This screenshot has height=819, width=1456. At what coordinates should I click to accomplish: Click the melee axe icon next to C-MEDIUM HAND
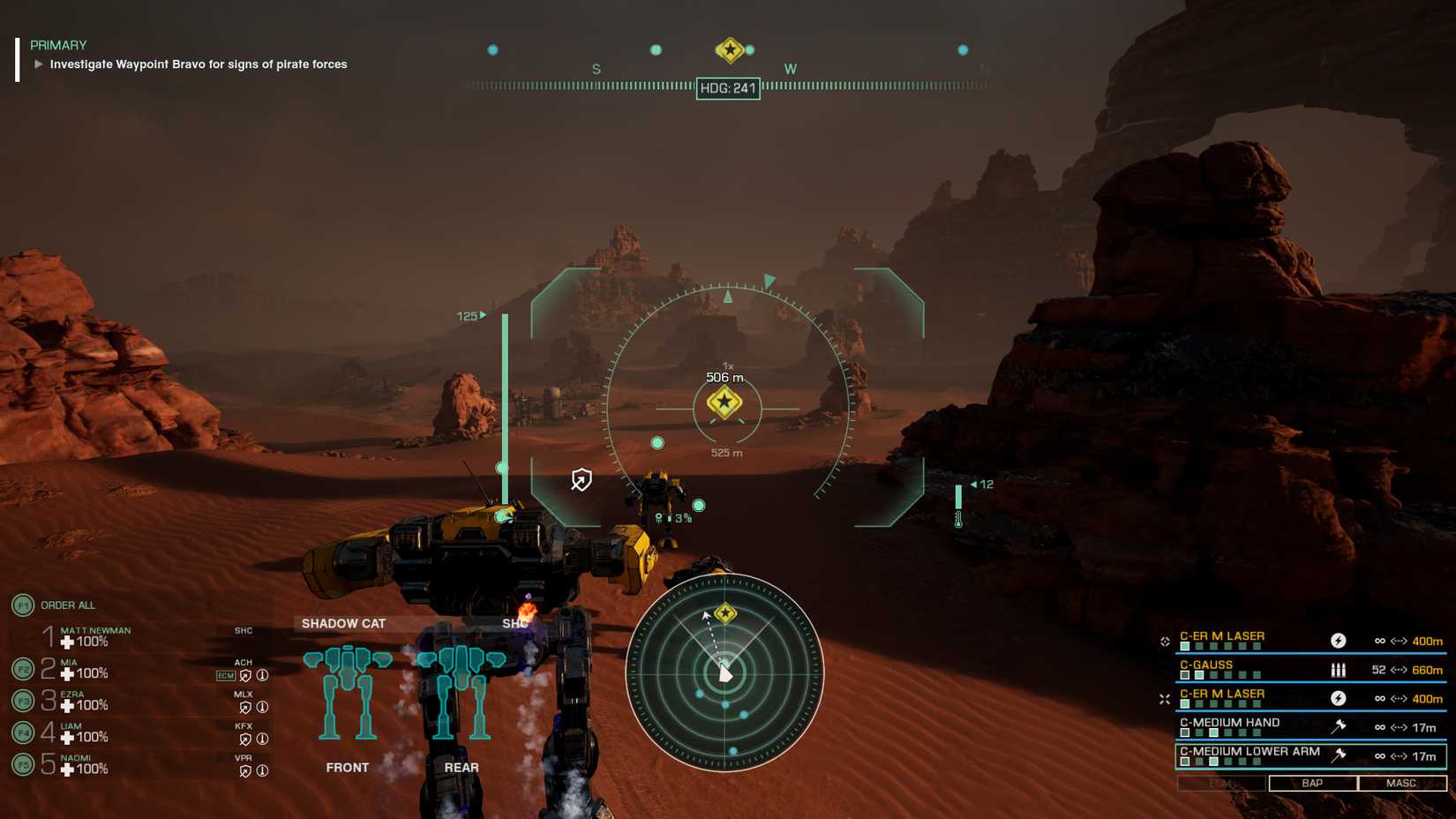[x=1340, y=726]
